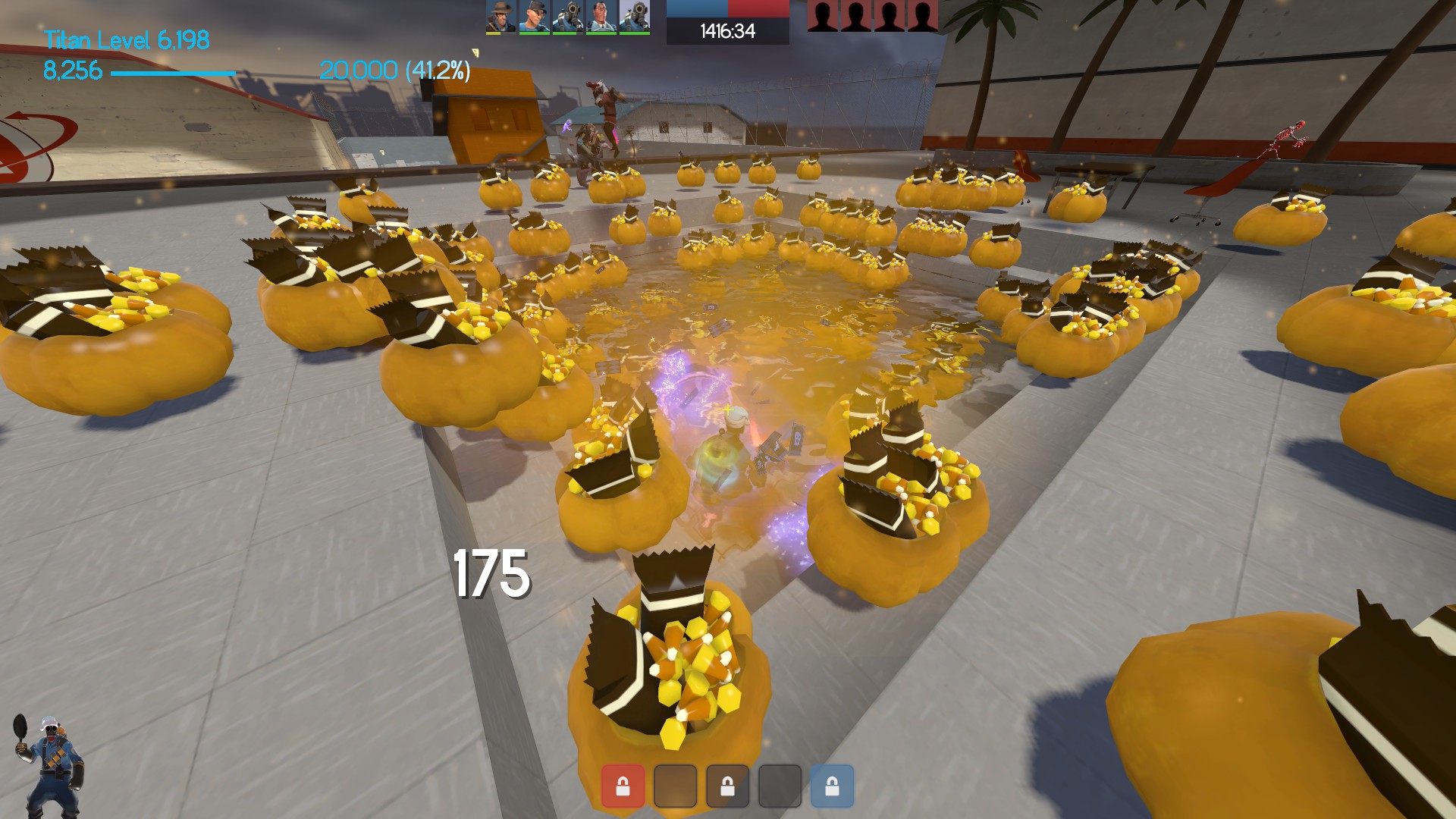Select the Sniper teammate portrait
The height and width of the screenshot is (819, 1456).
coord(500,17)
